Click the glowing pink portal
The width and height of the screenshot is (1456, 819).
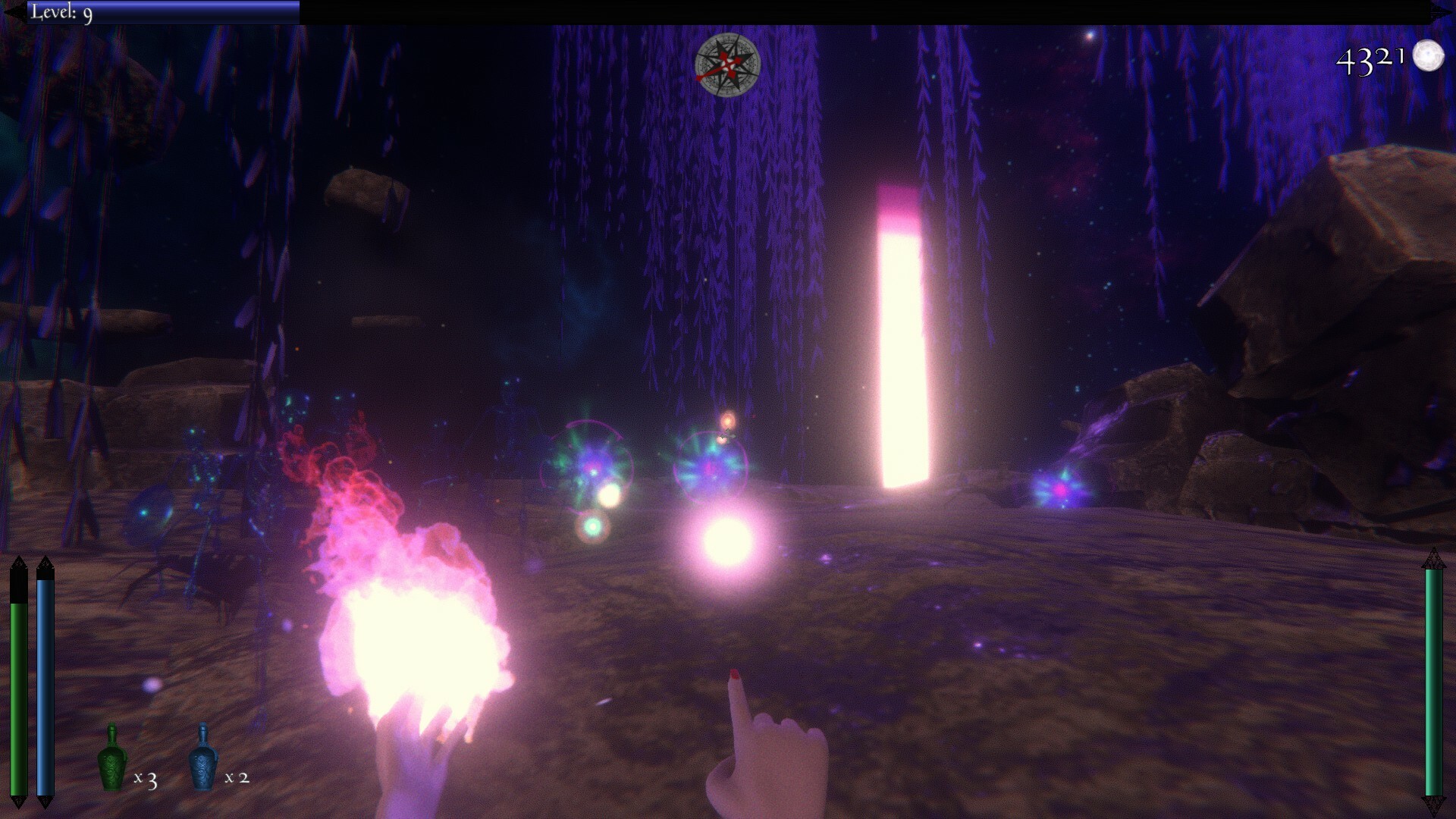click(x=904, y=334)
